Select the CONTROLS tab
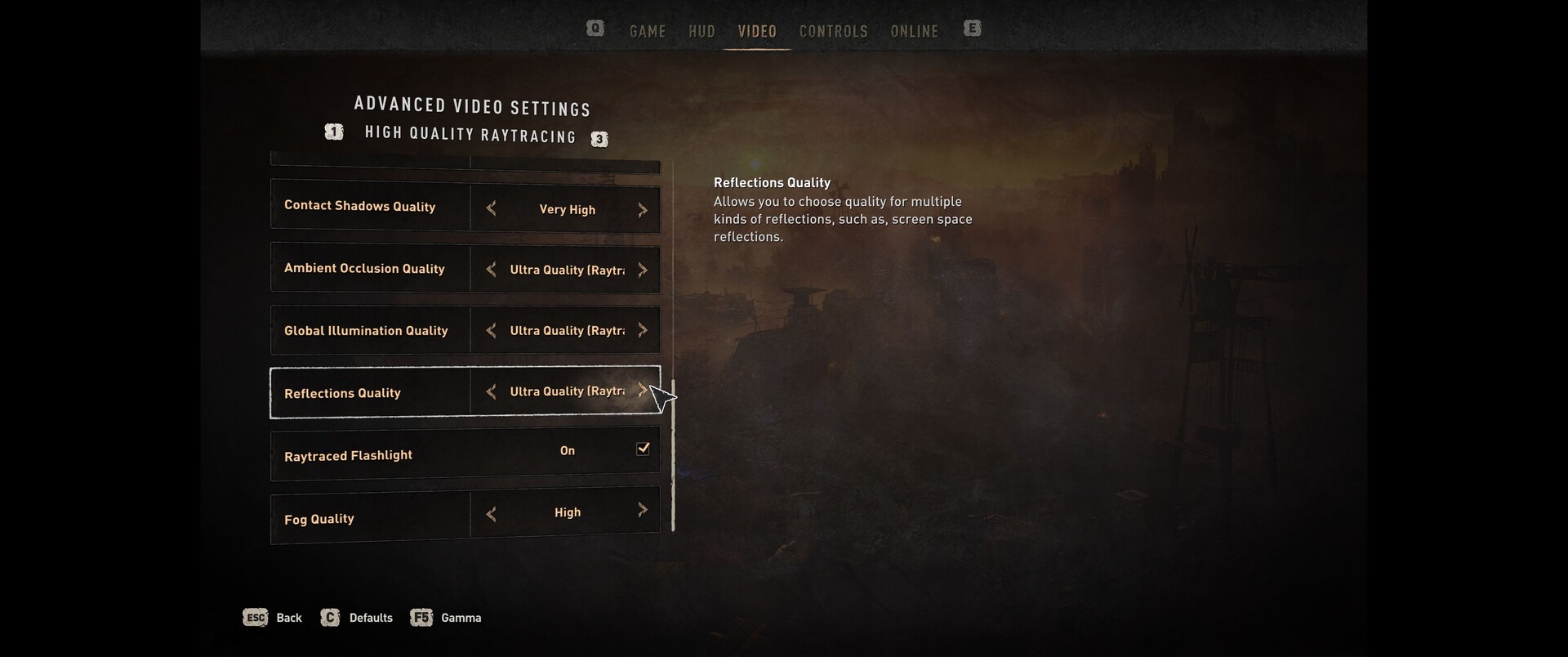 [833, 31]
